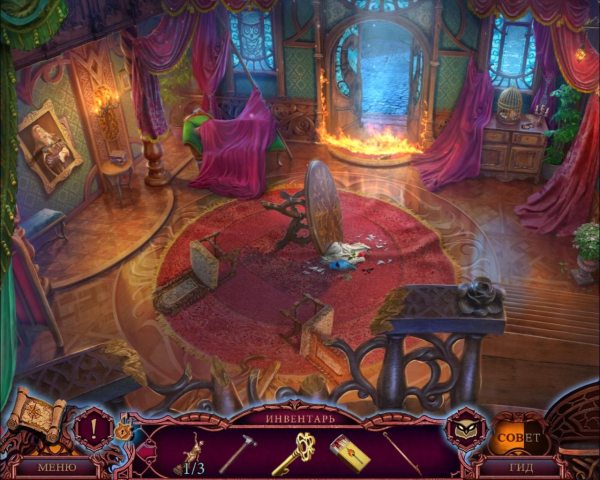Choose the matchbox inventory item
600x480 pixels.
point(349,452)
